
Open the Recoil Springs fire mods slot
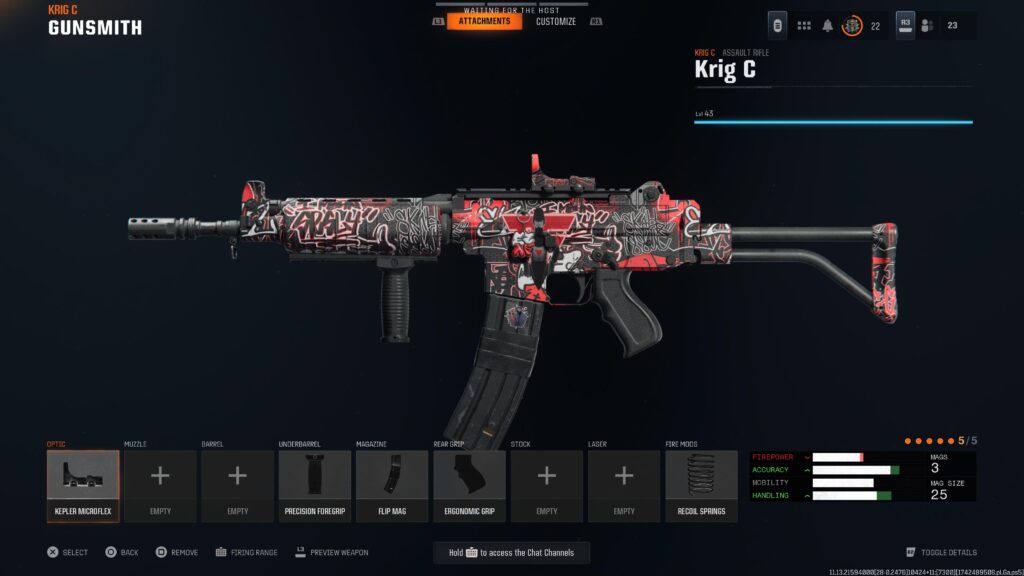click(x=701, y=486)
